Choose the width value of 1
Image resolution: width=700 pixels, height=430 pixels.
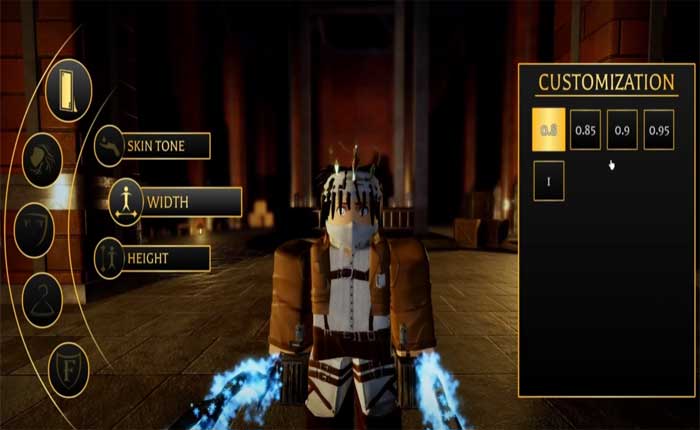[x=548, y=182]
